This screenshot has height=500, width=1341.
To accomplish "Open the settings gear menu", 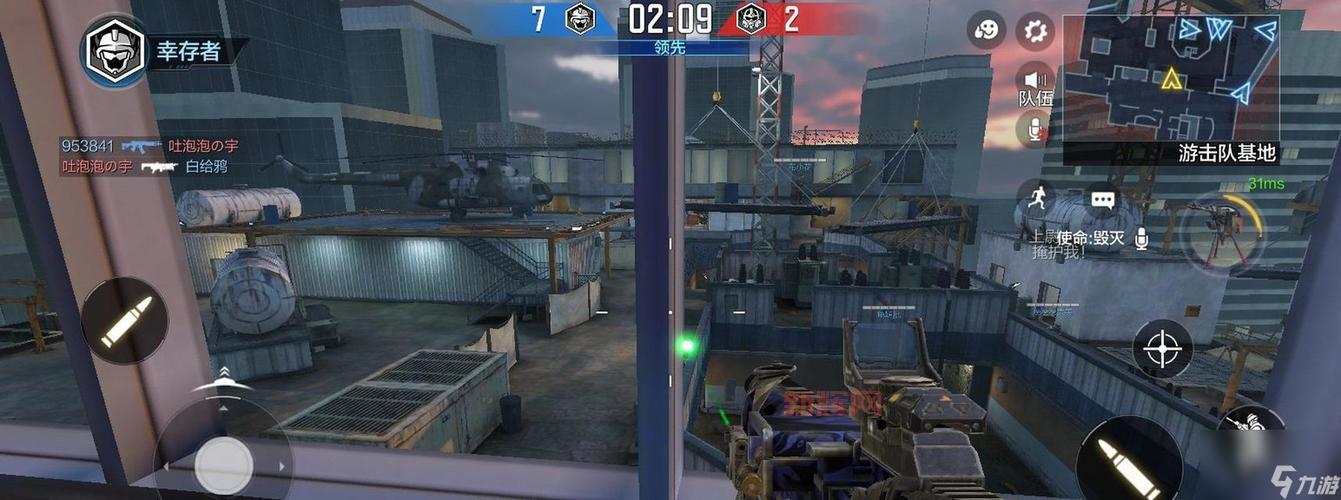I will (1035, 32).
